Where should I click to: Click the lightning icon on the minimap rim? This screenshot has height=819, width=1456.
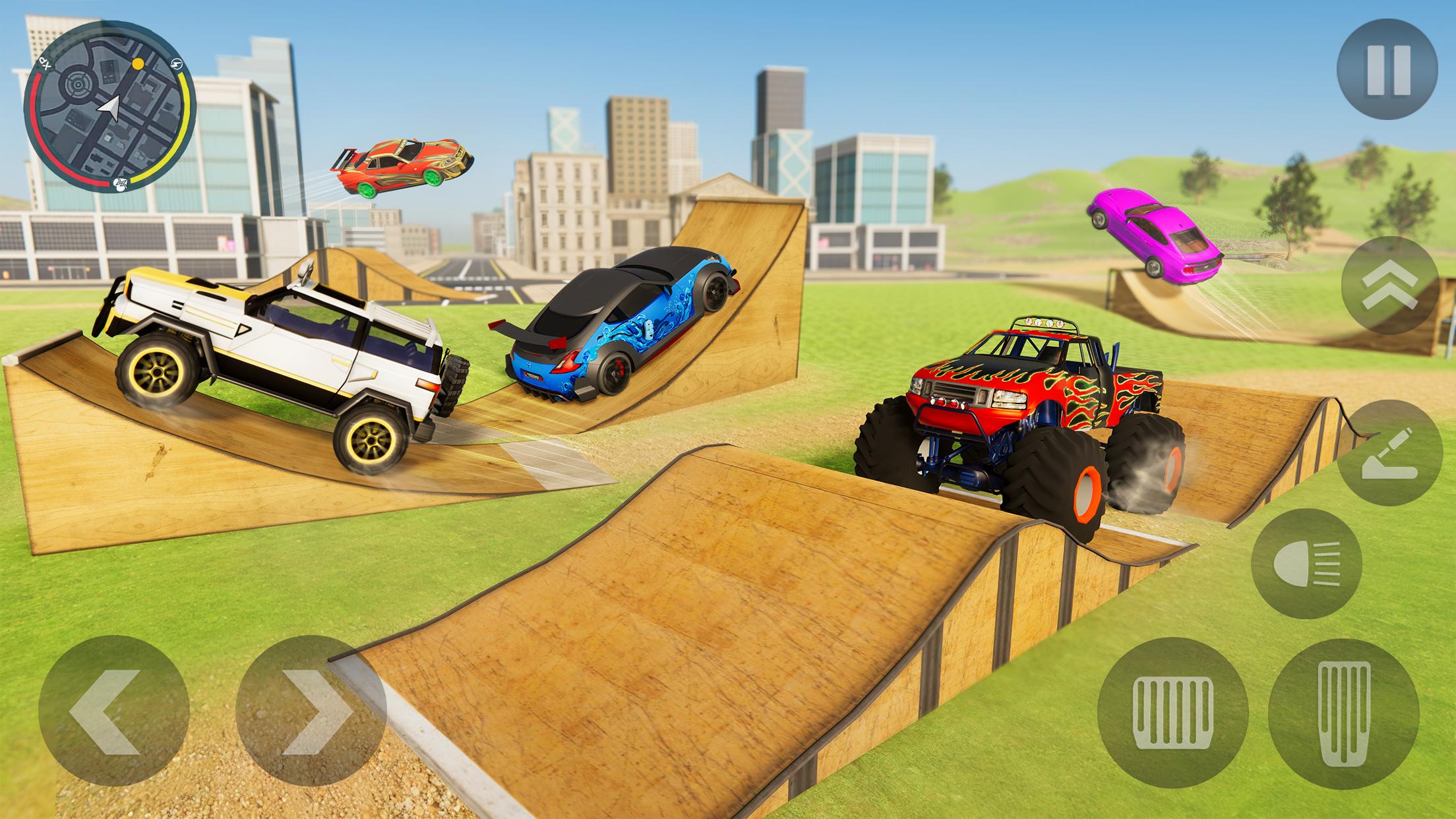pos(177,65)
